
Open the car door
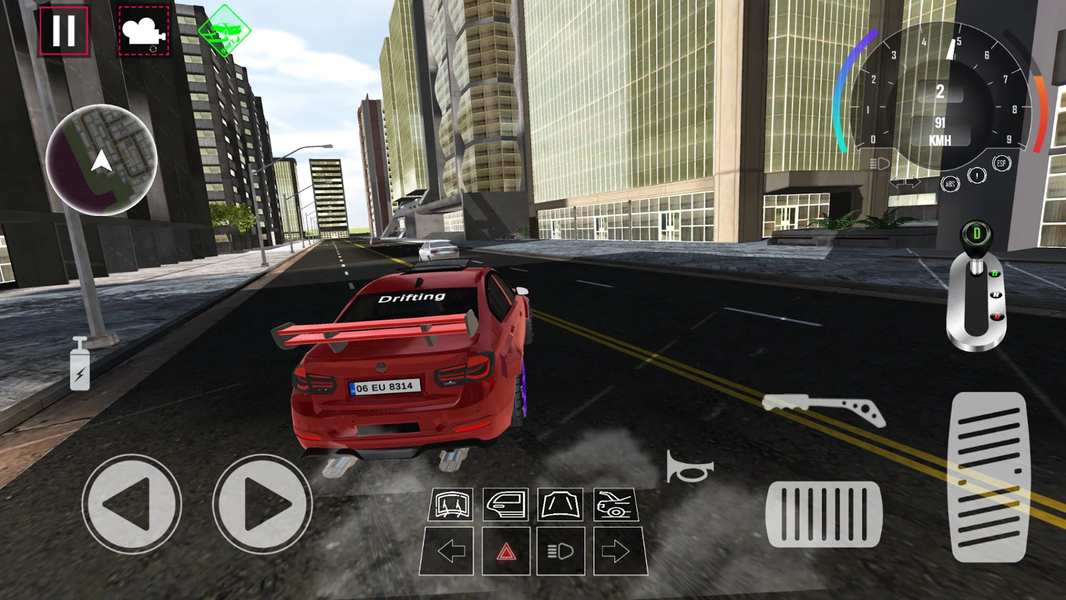point(506,505)
